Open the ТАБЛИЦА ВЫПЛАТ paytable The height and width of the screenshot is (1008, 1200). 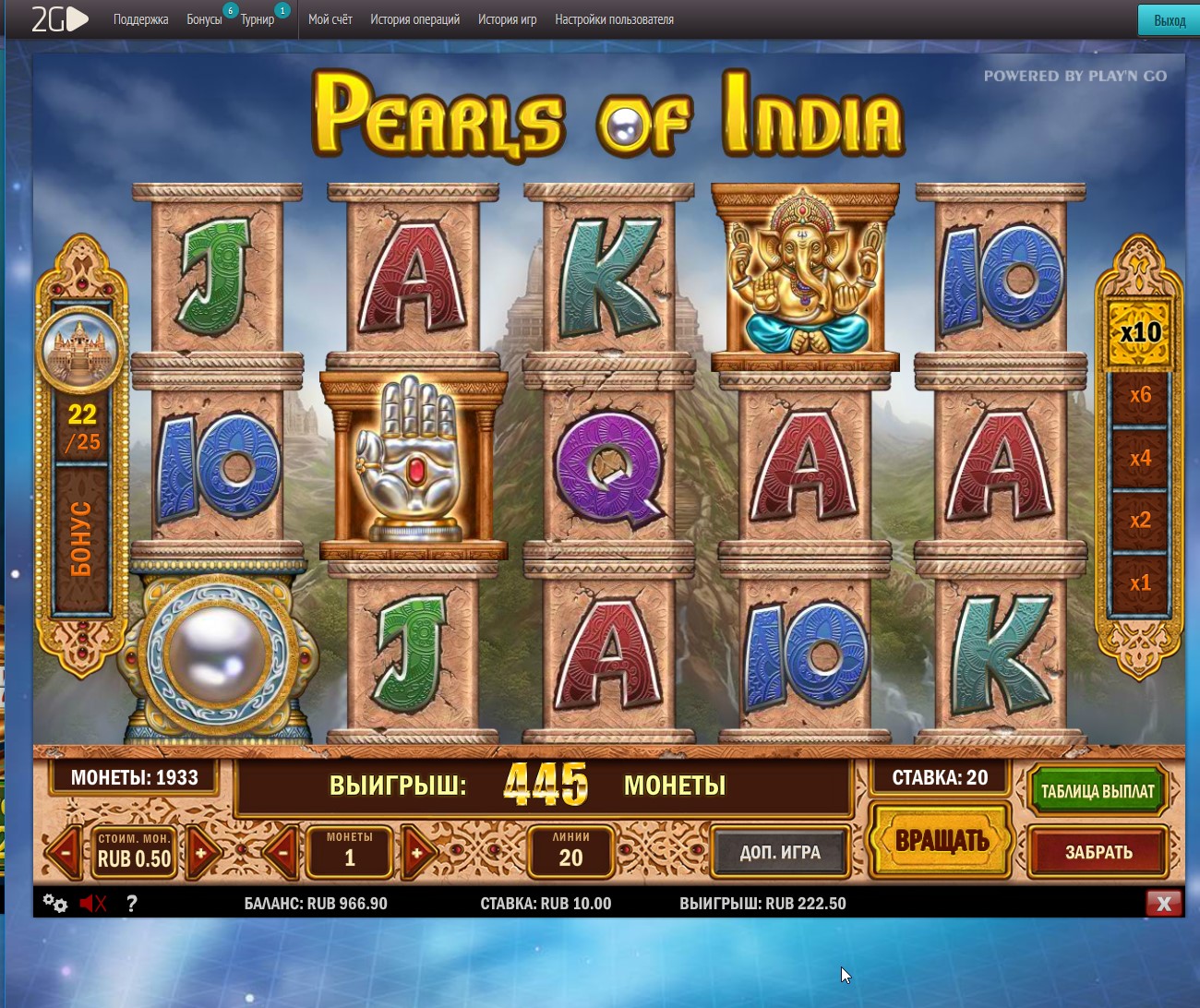tap(1097, 791)
